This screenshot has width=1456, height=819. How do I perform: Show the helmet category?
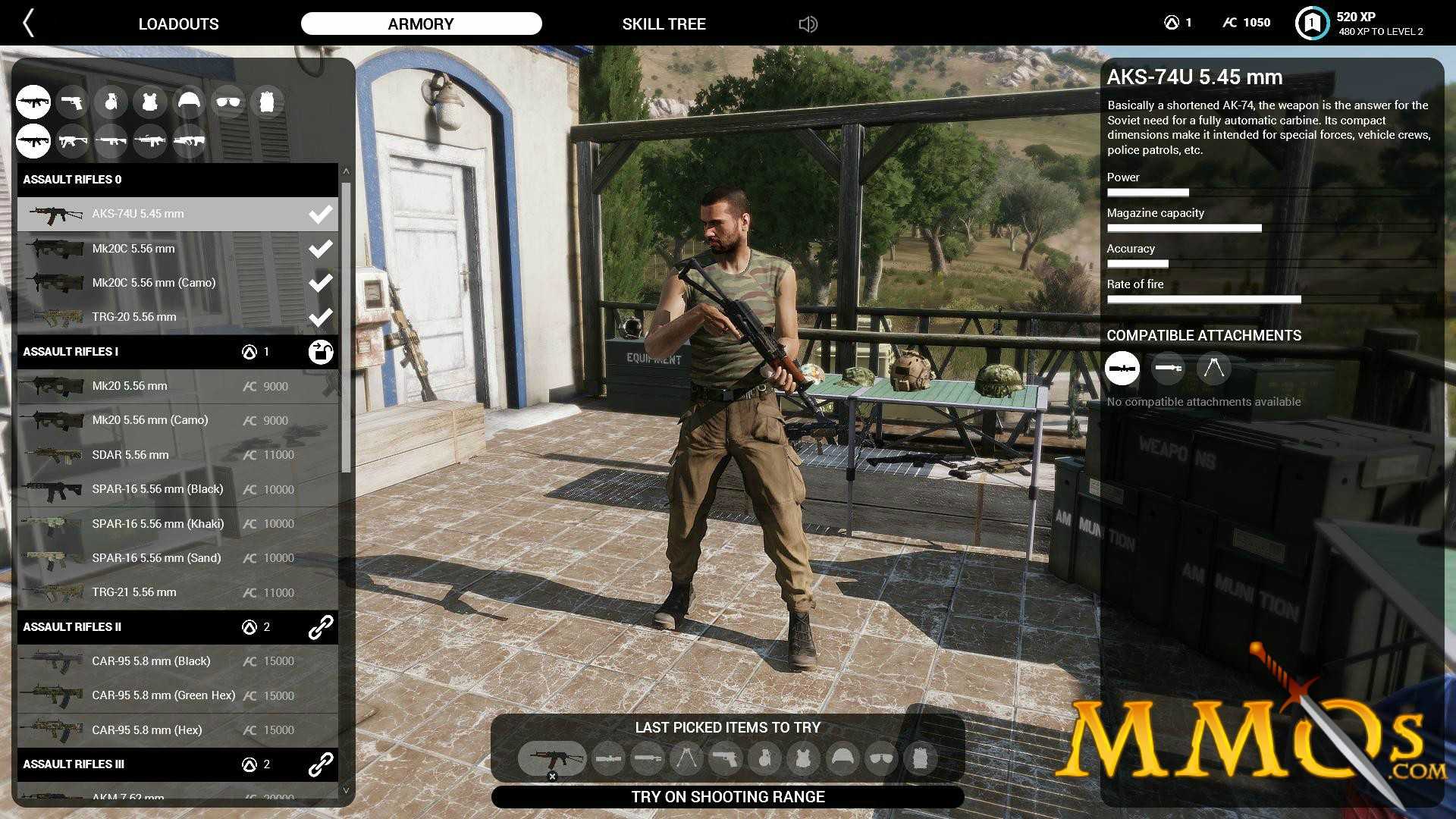click(x=189, y=102)
